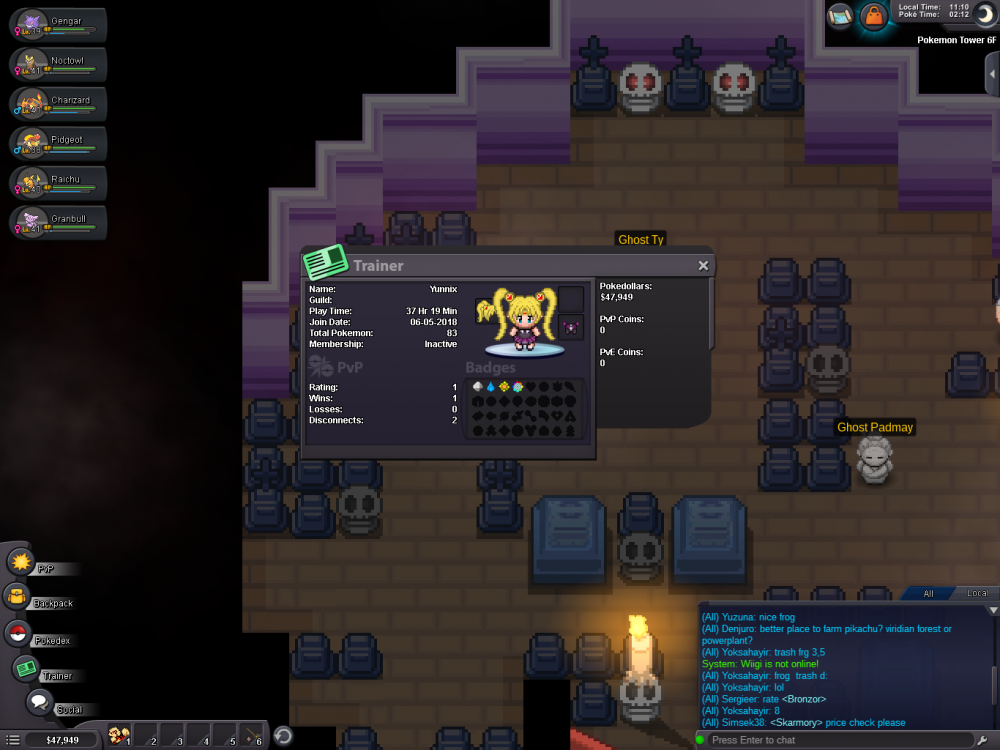Switch chat to the All tab
The height and width of the screenshot is (750, 1000).
pos(928,594)
